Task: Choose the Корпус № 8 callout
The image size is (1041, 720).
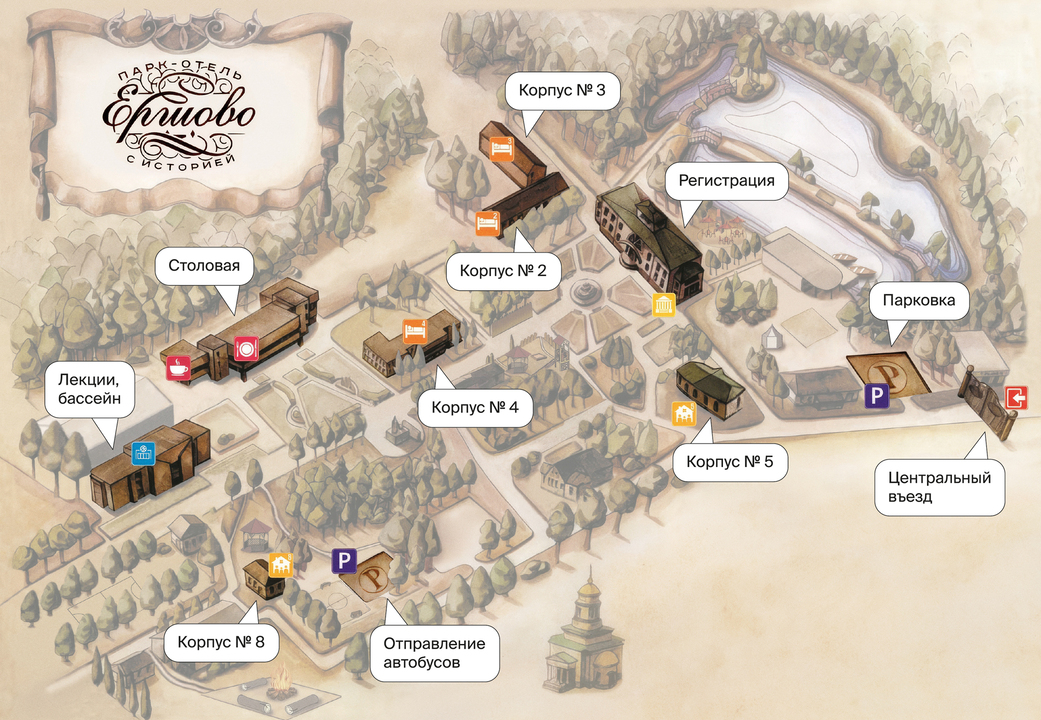Action: pyautogui.click(x=221, y=642)
